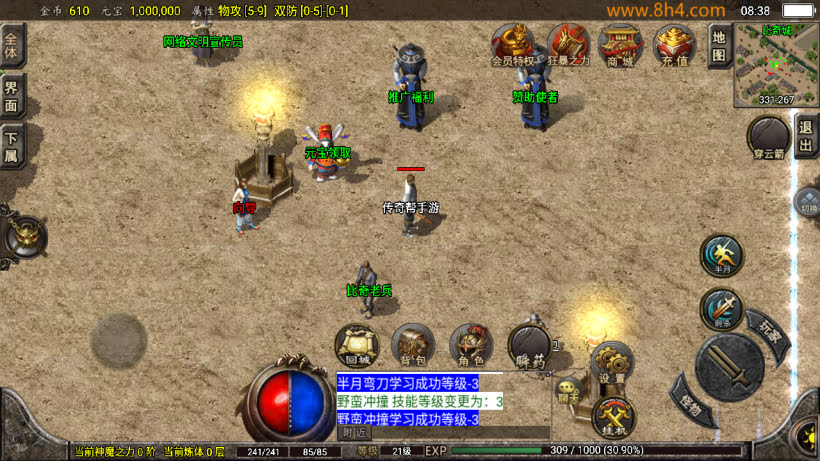
Task: Click the golden helmet icon on left edge
Action: [24, 237]
